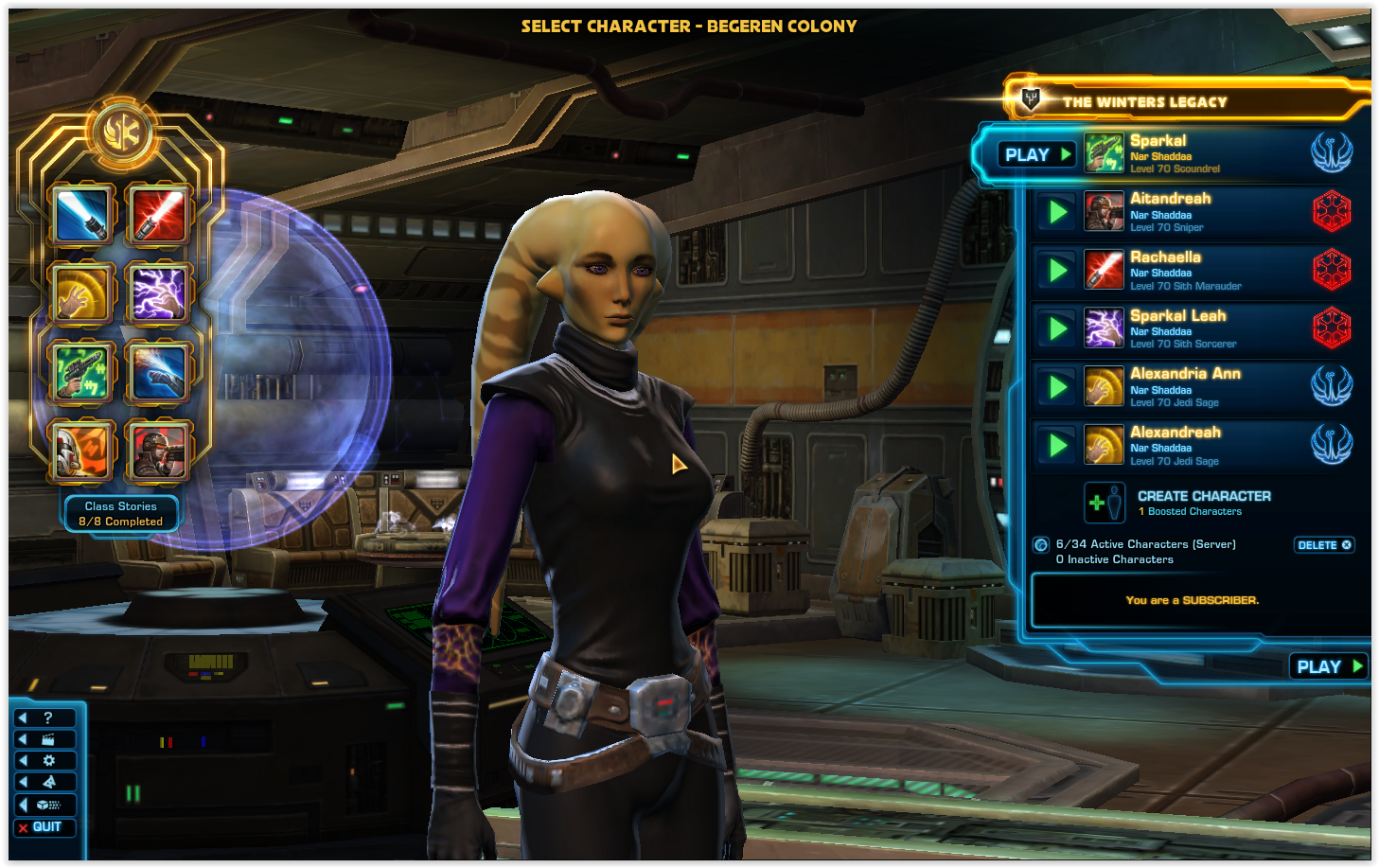This screenshot has width=1379, height=868.
Task: Select the blue lightsaber class story icon
Action: tap(82, 215)
